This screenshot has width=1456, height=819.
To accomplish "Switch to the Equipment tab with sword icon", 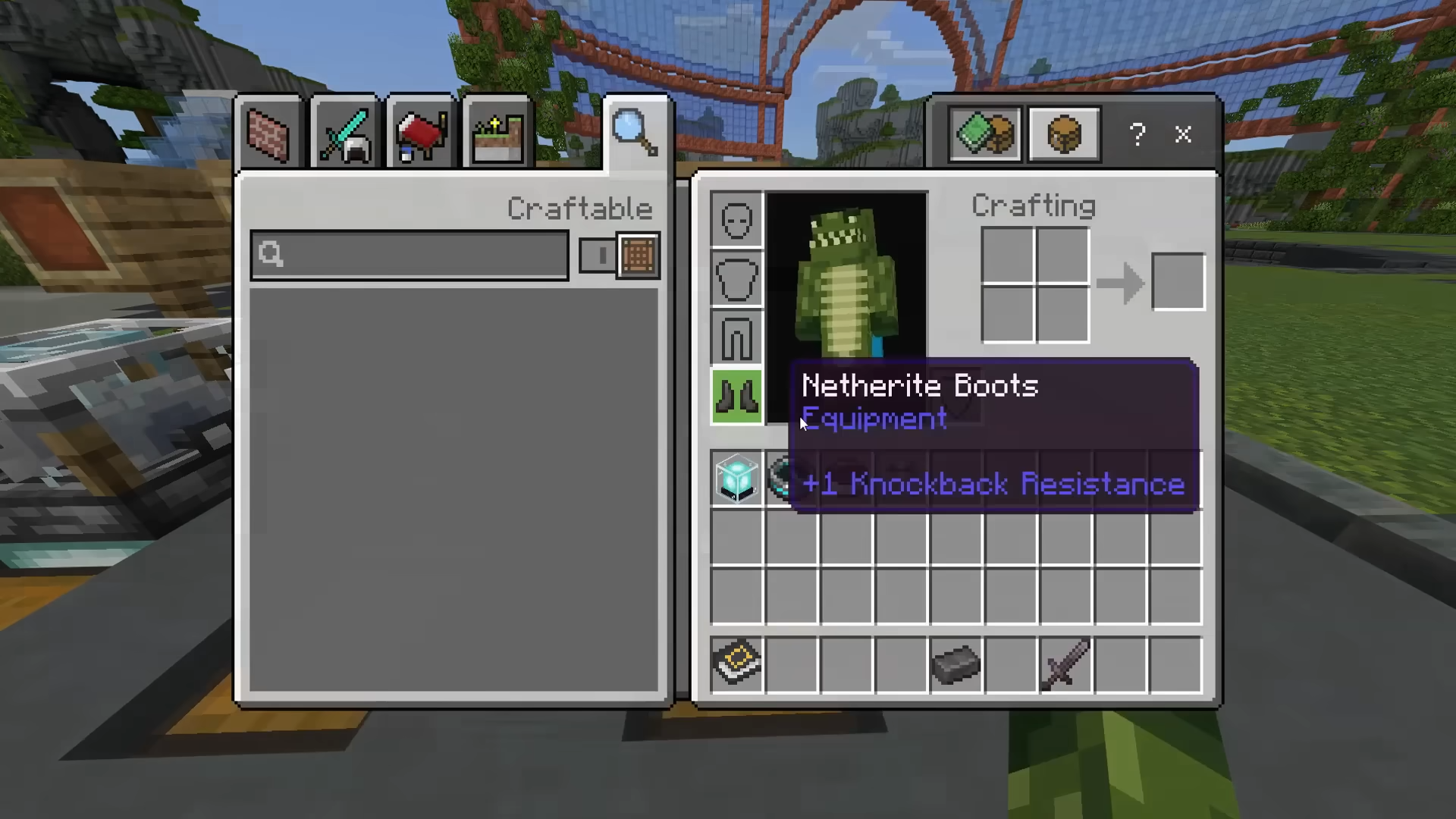I will pos(345,135).
